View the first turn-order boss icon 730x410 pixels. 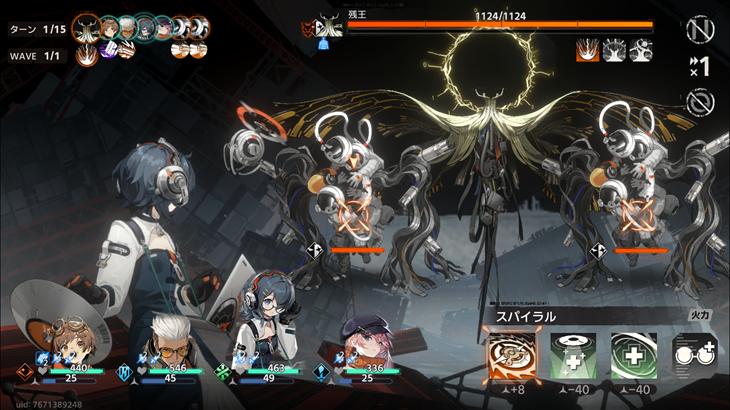87,27
